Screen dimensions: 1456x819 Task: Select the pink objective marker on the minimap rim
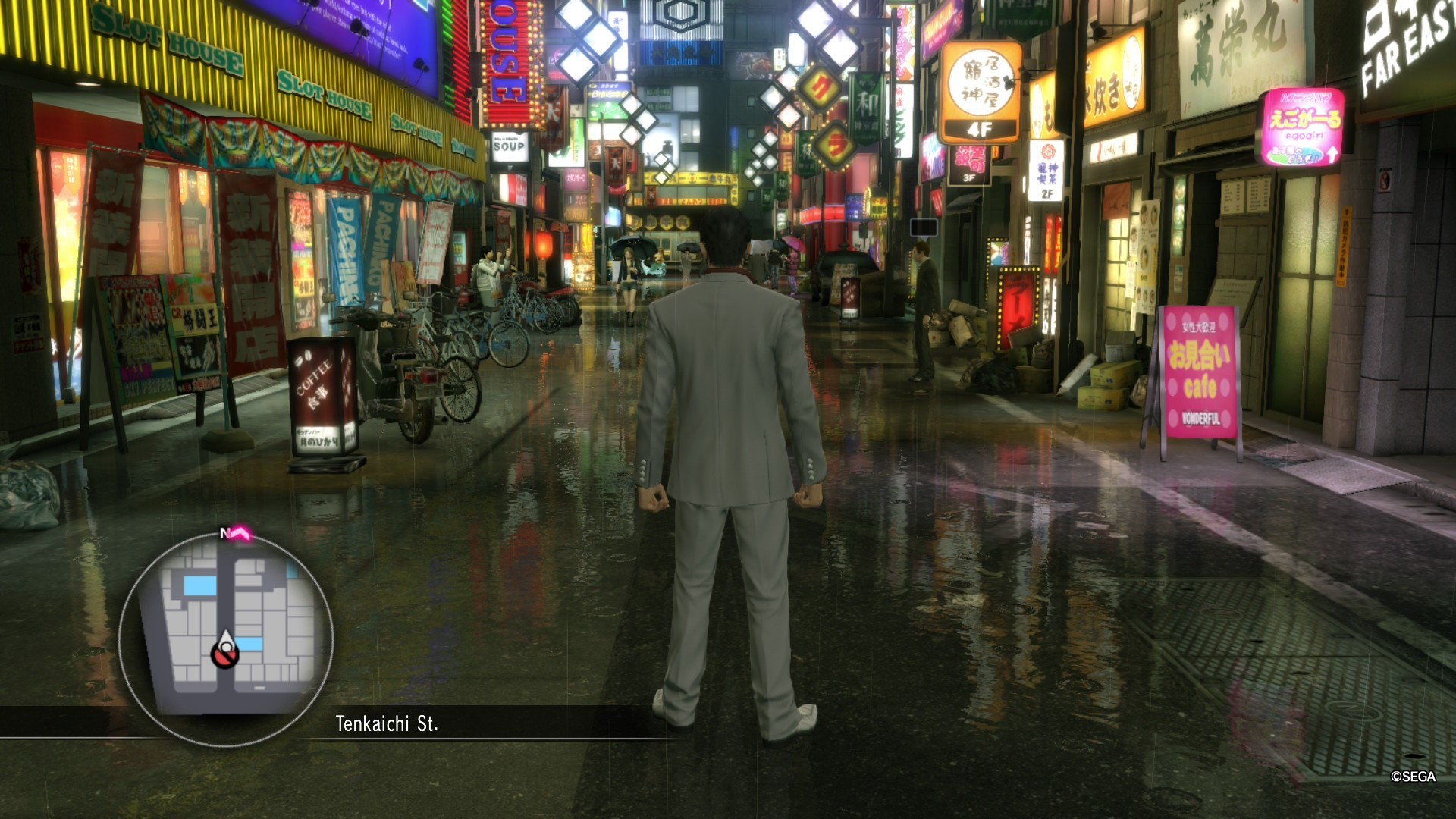tap(242, 535)
